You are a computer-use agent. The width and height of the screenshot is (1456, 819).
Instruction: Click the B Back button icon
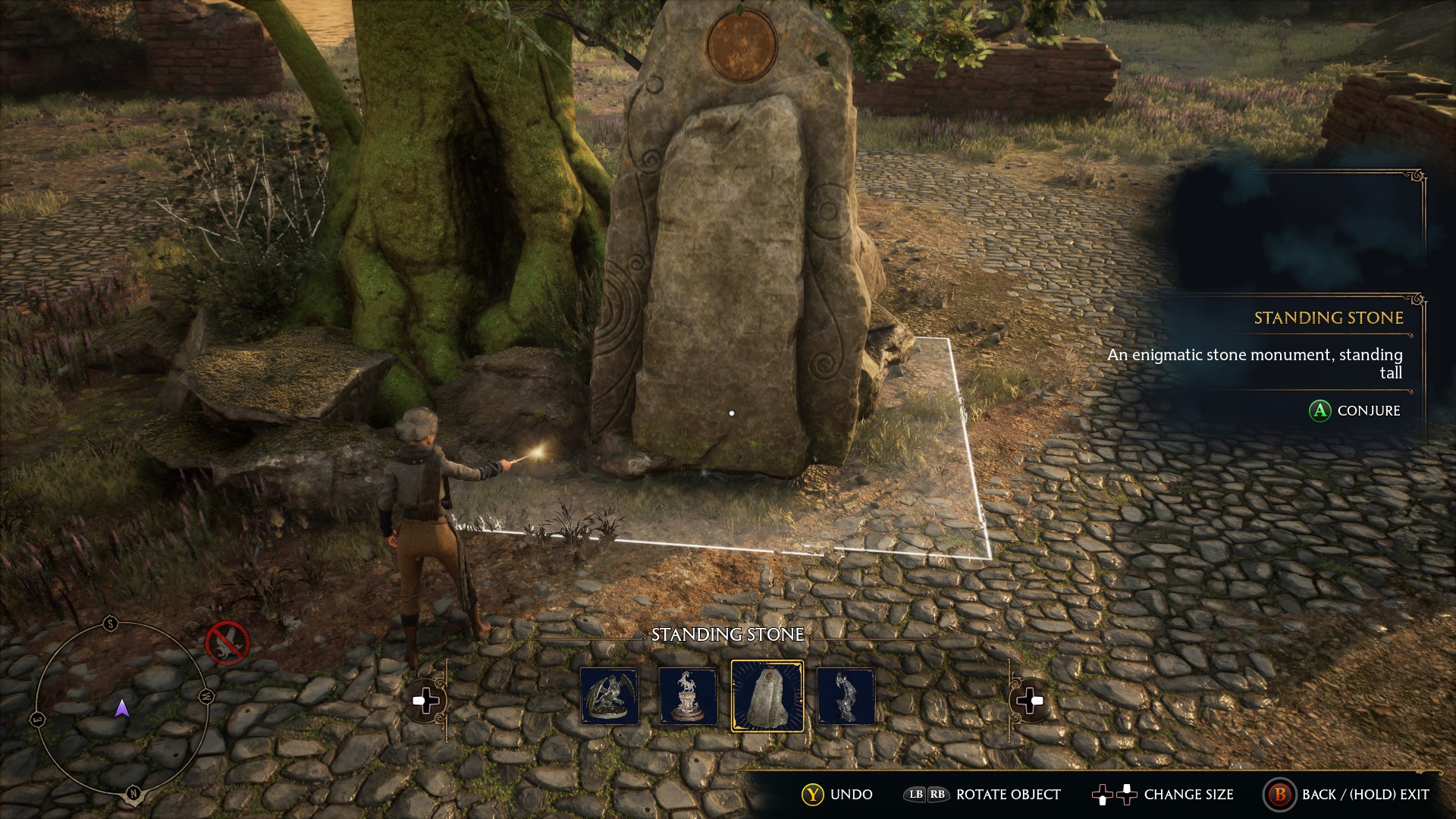[x=1281, y=795]
